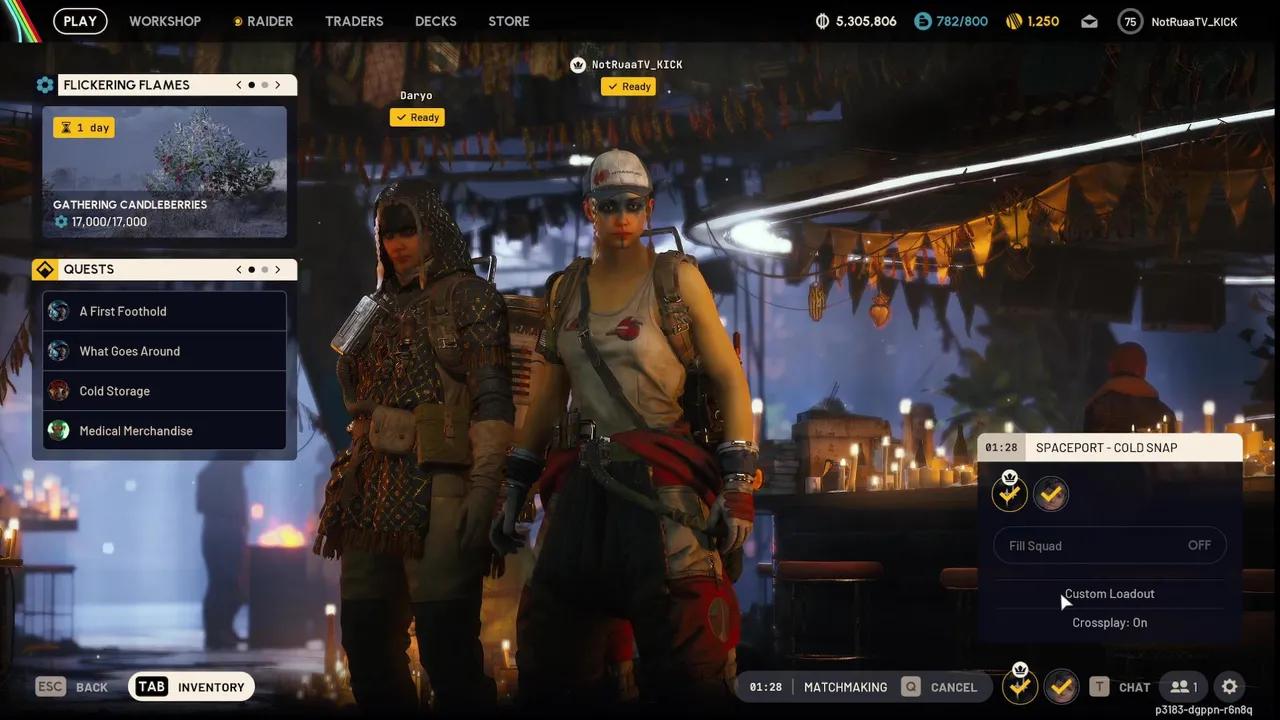1280x720 pixels.
Task: Click the left arrow on the Quests panel
Action: 238,268
